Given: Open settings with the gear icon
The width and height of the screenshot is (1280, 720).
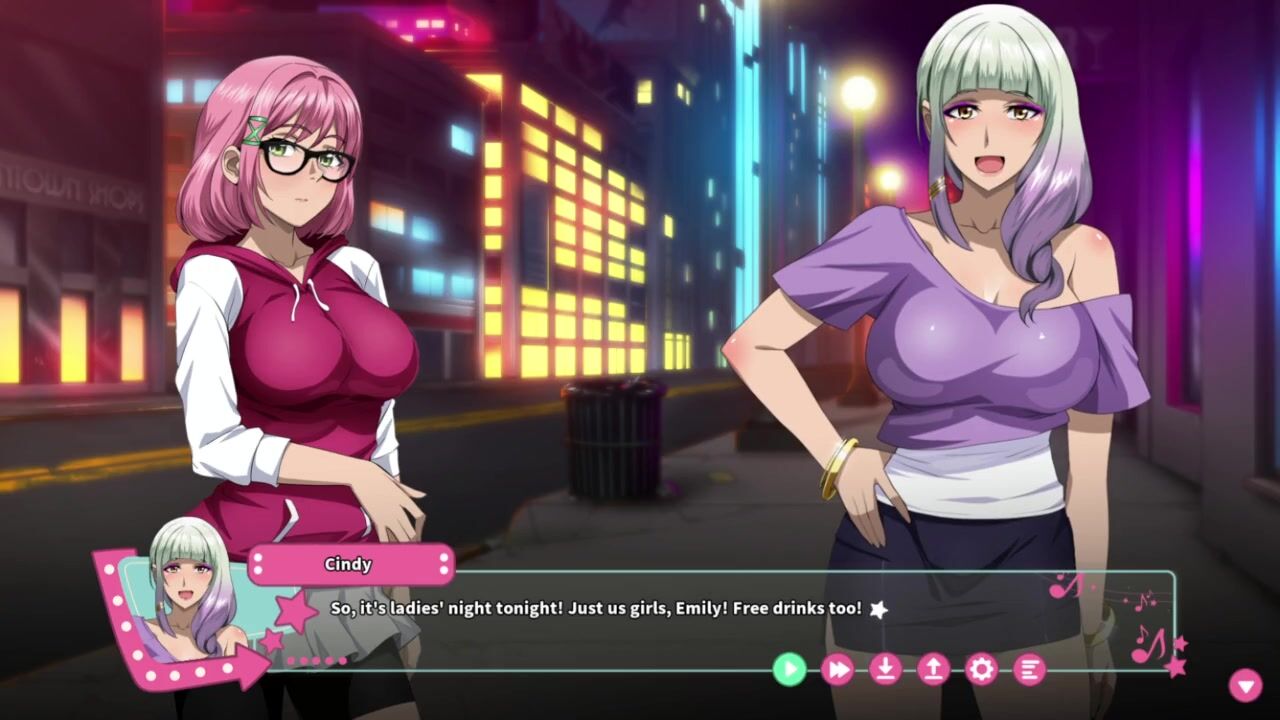Looking at the screenshot, I should (x=981, y=669).
